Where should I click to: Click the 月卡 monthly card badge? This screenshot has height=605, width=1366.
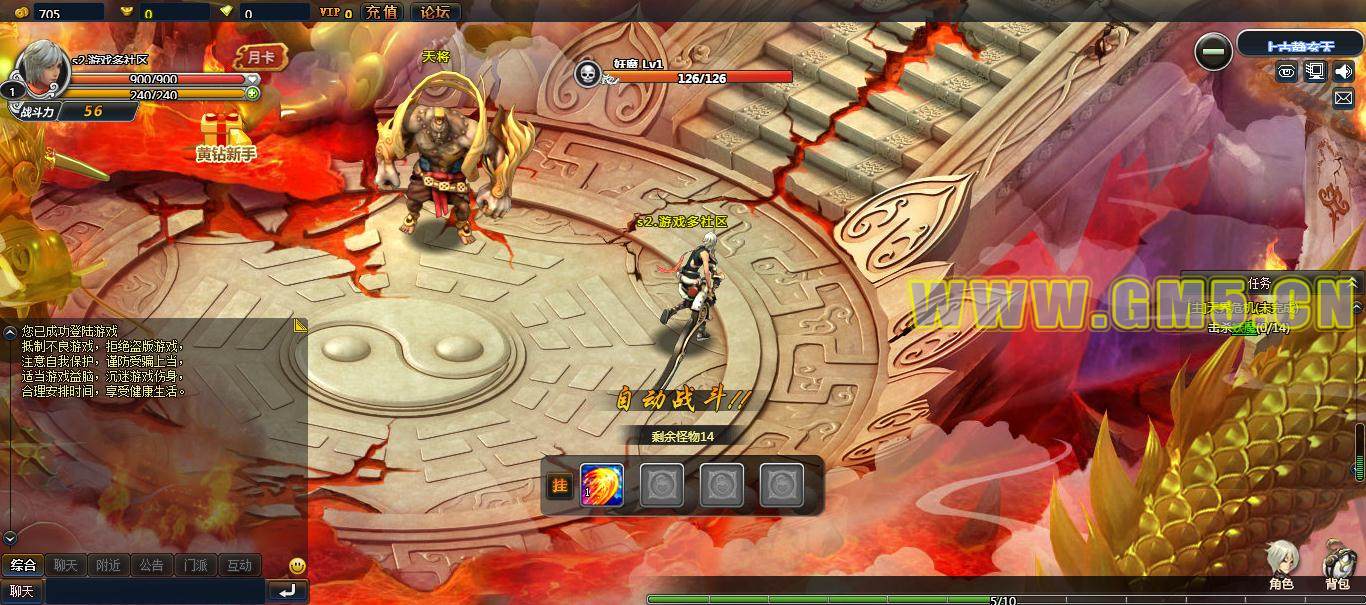coord(260,57)
